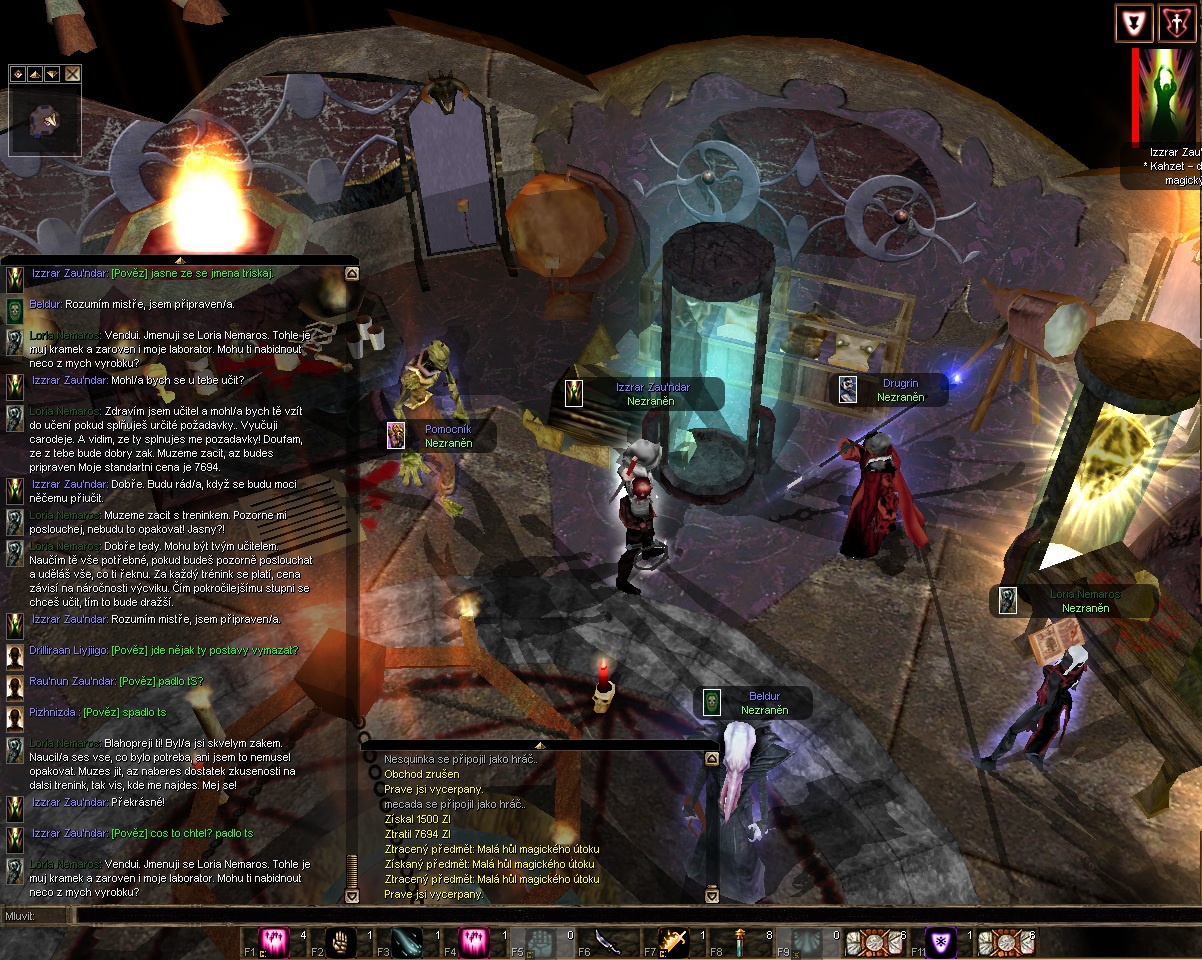Select Drugrin's nameplate portrait

tap(848, 389)
